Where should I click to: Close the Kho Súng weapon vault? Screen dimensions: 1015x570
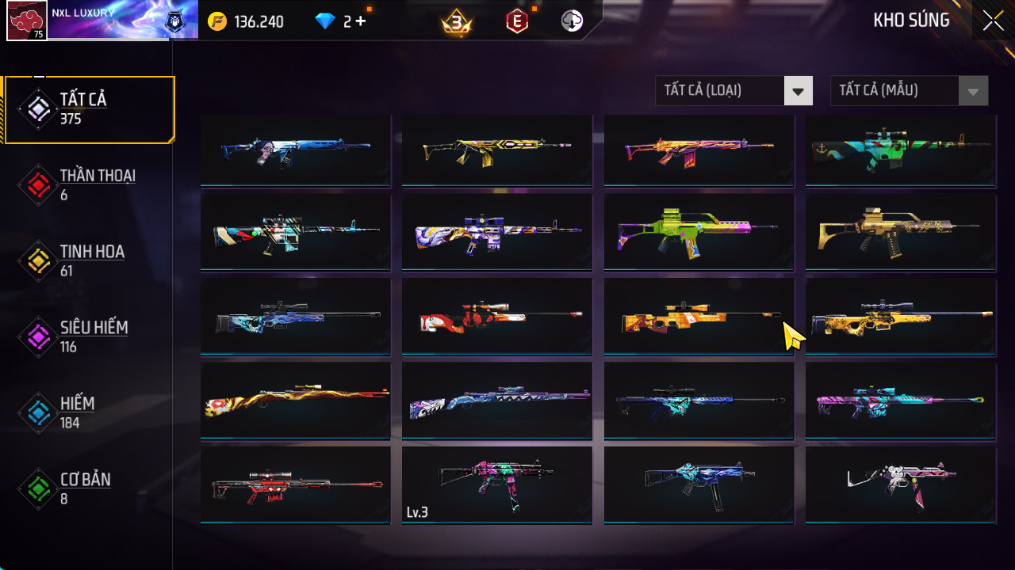[x=992, y=21]
